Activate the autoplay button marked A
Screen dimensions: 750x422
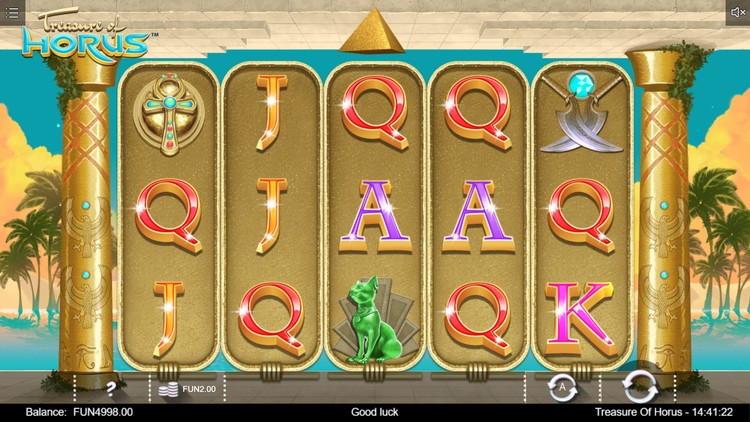(562, 386)
